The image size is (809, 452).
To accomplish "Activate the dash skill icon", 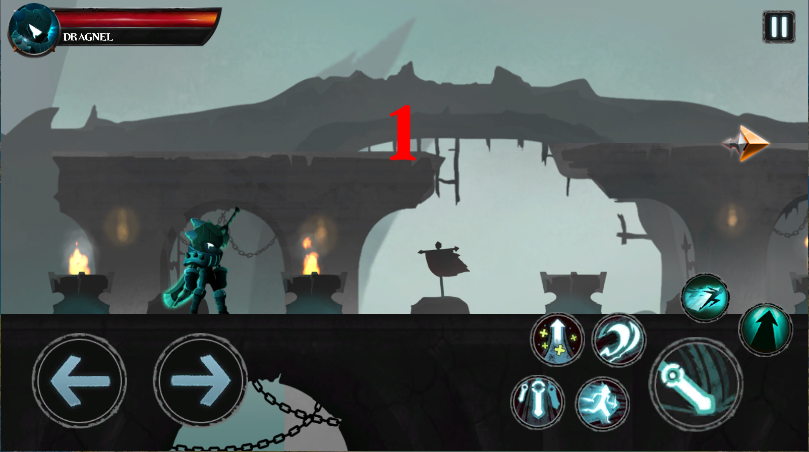I will pos(707,297).
